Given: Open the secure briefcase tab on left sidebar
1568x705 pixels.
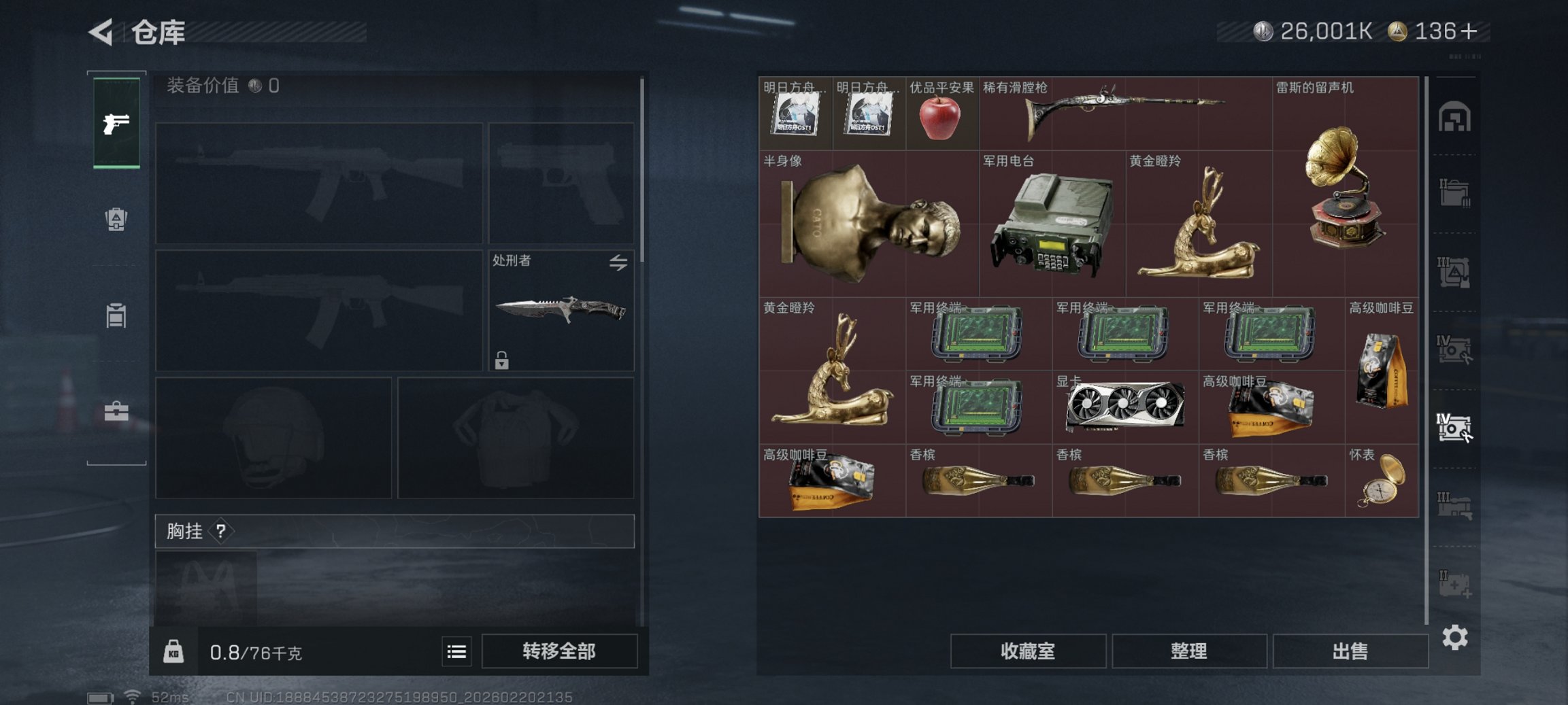Looking at the screenshot, I should click(x=117, y=411).
